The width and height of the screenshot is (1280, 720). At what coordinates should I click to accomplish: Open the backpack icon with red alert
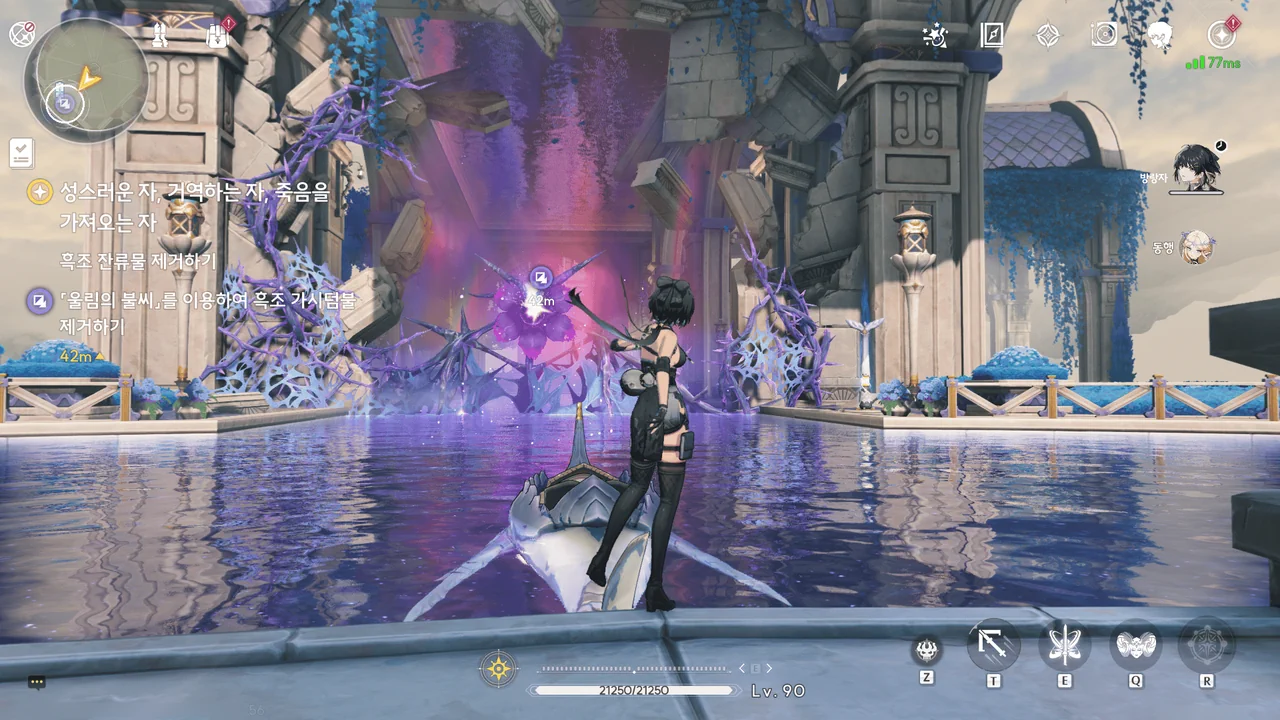click(218, 36)
